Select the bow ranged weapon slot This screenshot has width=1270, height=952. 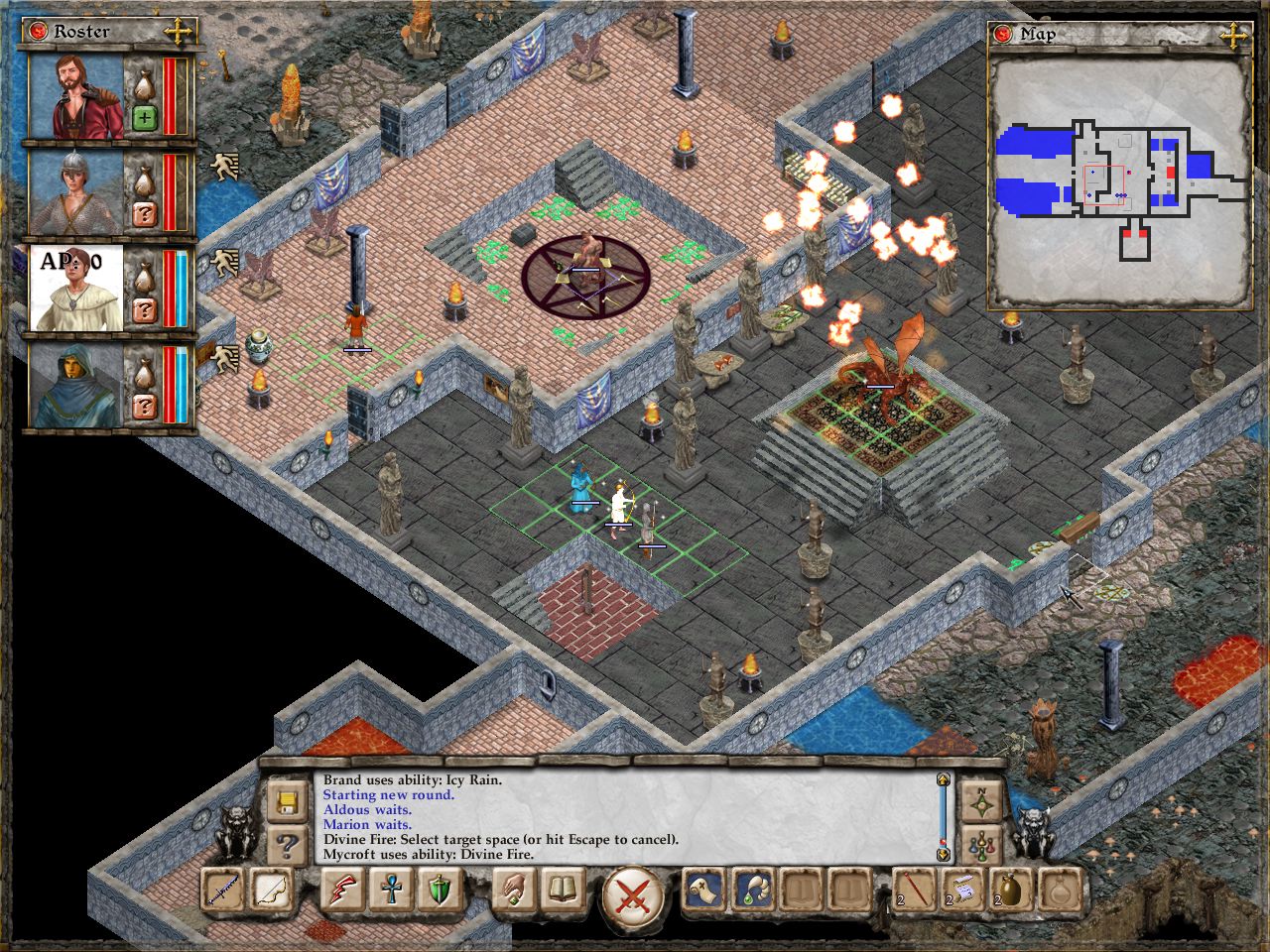pos(268,891)
